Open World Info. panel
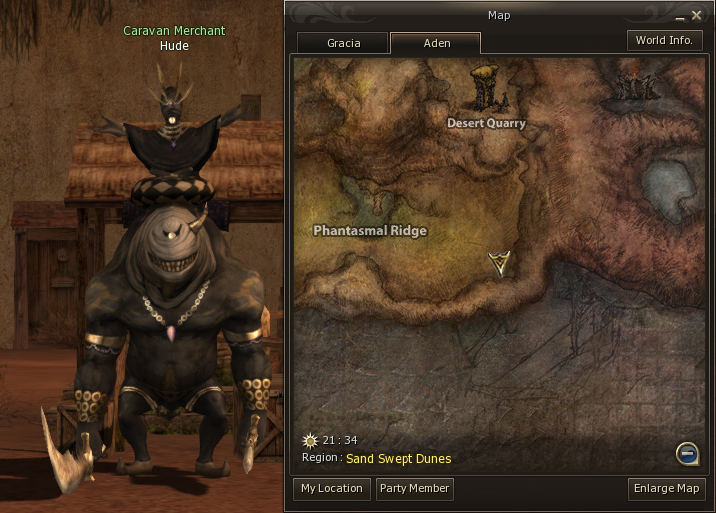Screen dimensions: 716x513 pos(666,41)
